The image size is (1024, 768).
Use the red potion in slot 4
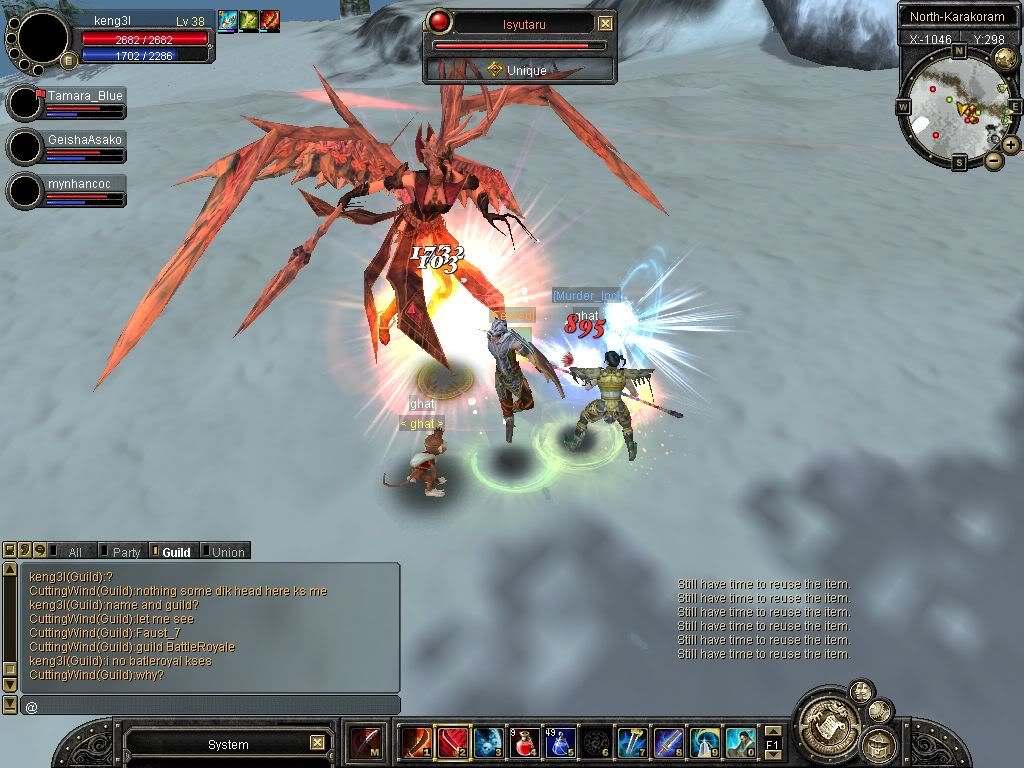(x=524, y=742)
